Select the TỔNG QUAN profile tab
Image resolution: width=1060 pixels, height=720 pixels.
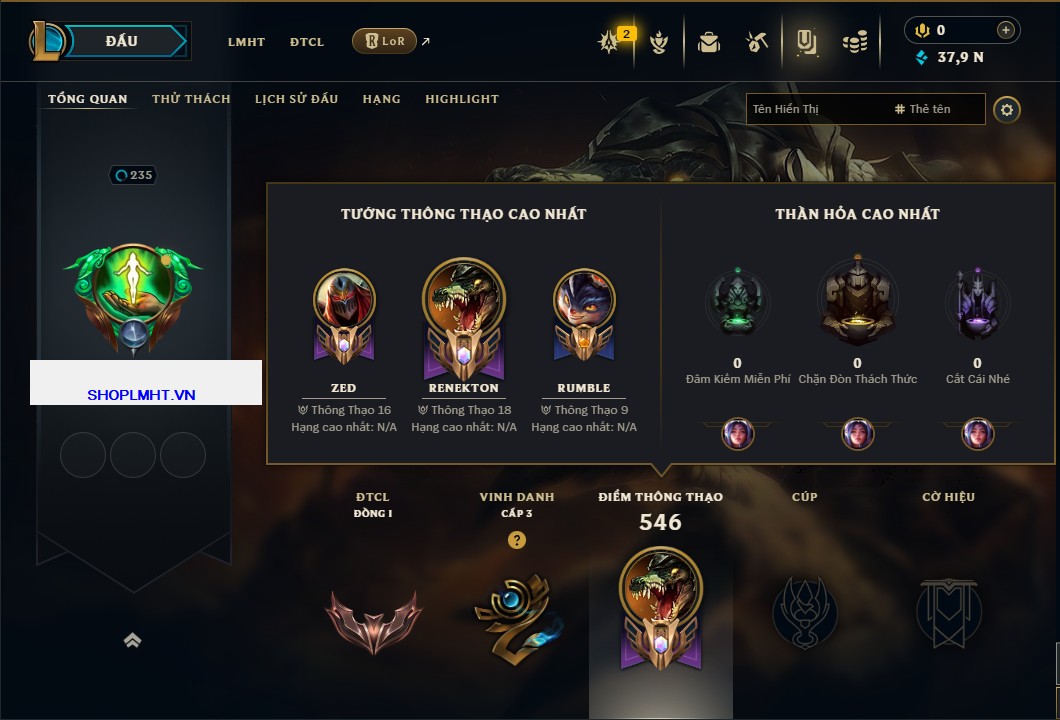coord(88,99)
